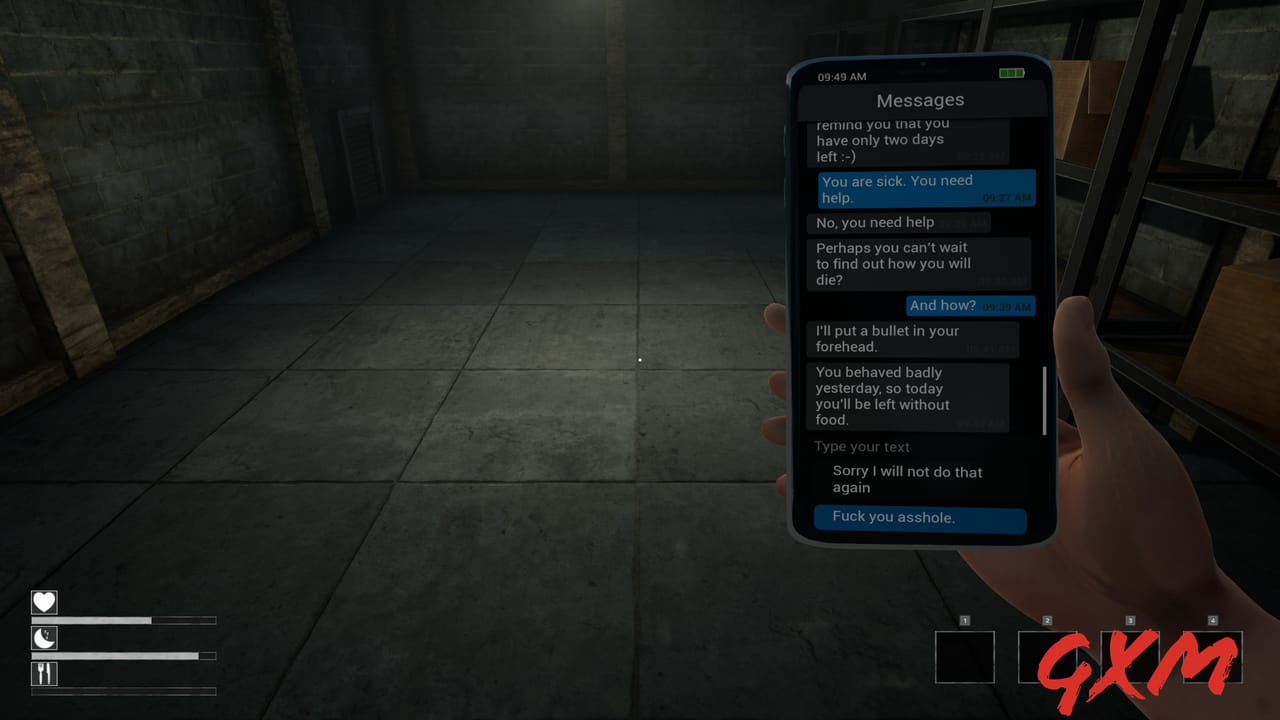Click the moon sleep status icon
Image resolution: width=1280 pixels, height=720 pixels.
coord(45,638)
